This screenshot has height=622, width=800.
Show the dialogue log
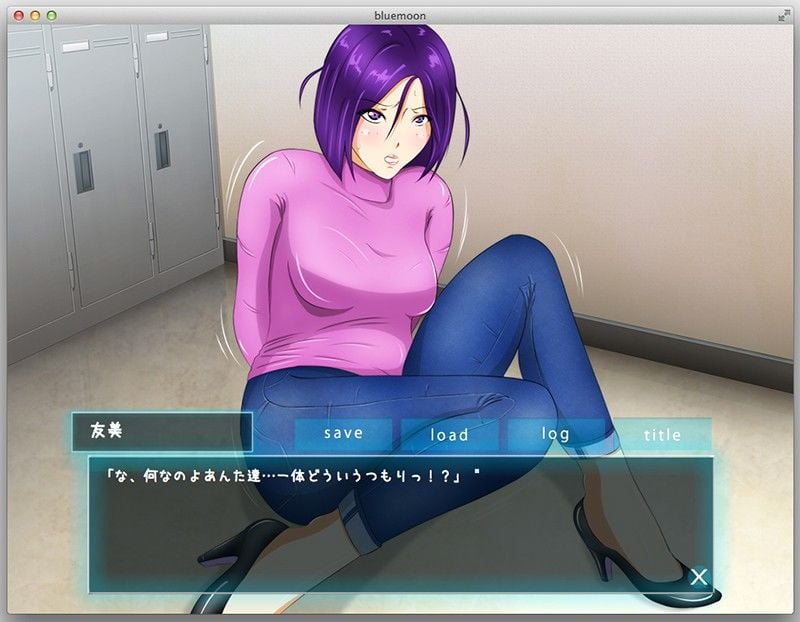coord(556,434)
